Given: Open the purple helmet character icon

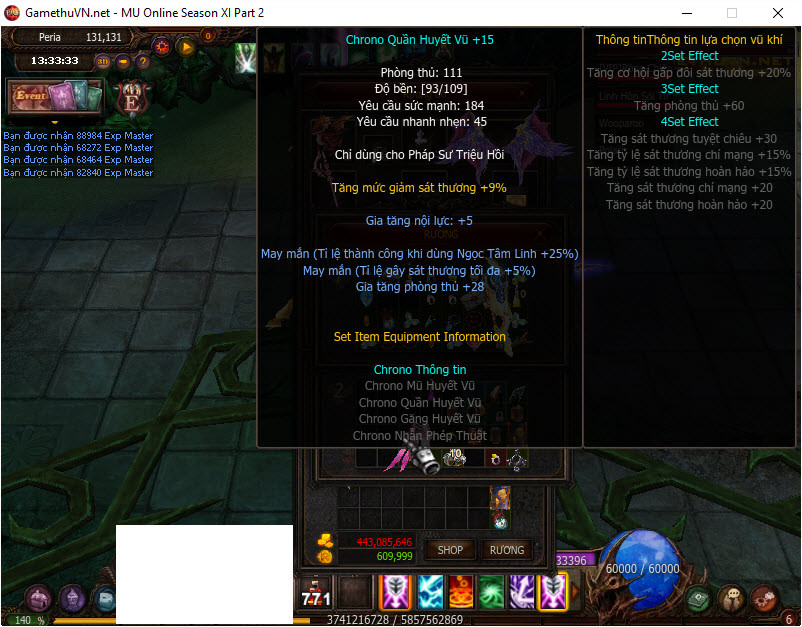Looking at the screenshot, I should [72, 598].
